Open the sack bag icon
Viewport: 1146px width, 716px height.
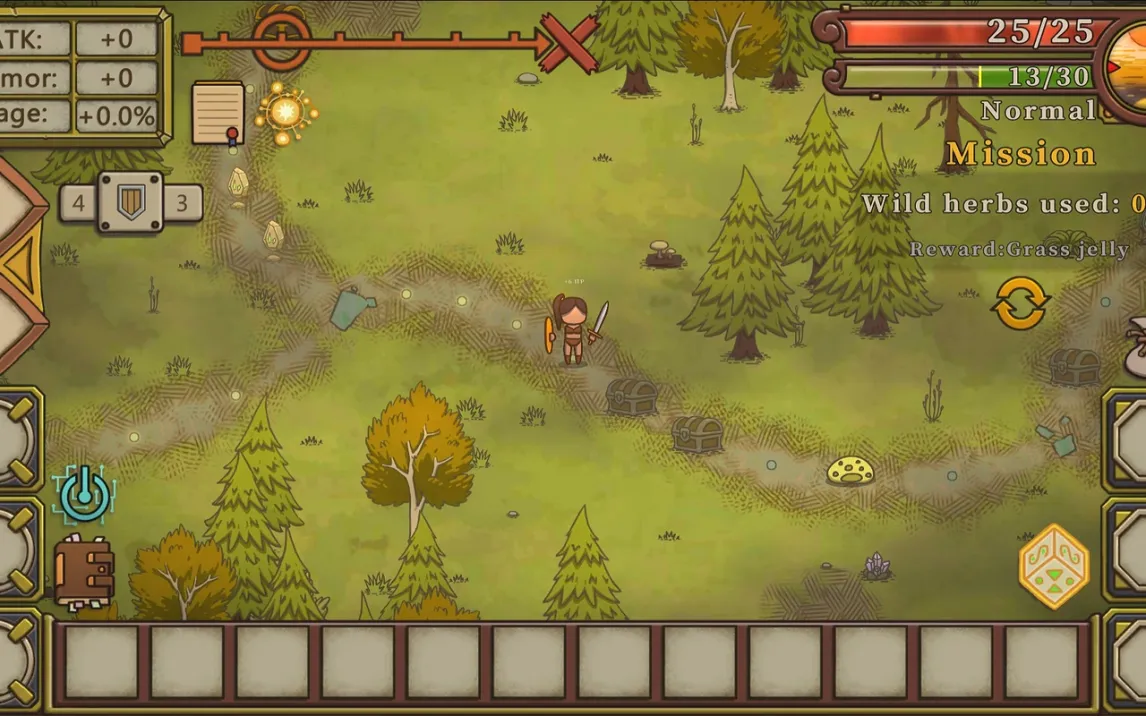[x=1136, y=347]
